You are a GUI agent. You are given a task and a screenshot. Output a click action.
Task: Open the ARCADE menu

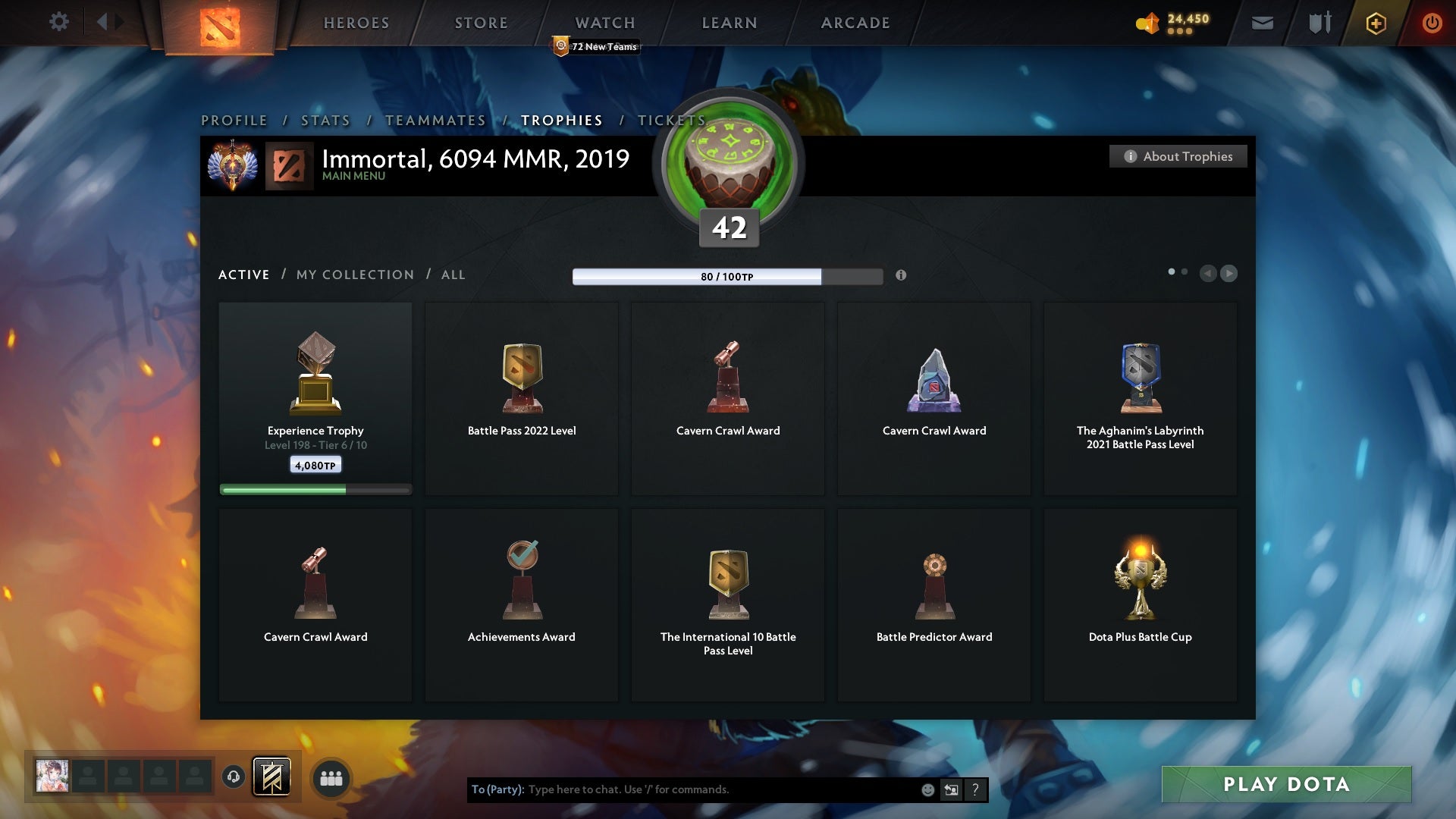pos(855,23)
